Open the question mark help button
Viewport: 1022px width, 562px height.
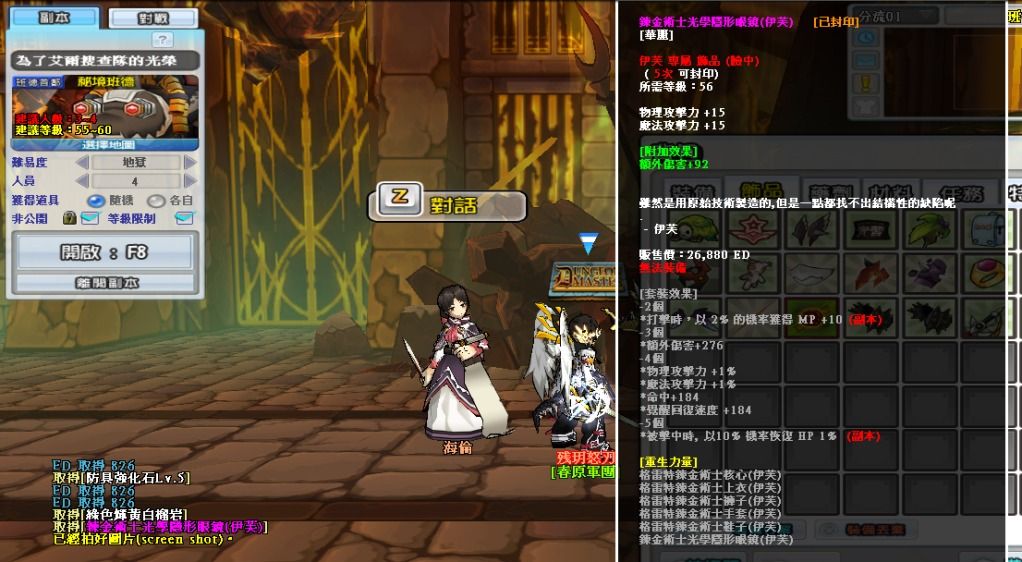(162, 40)
